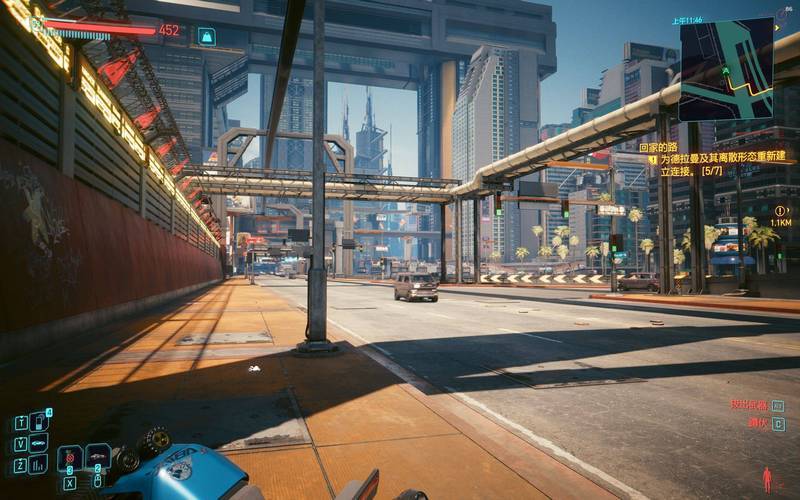Viewport: 800px width, 500px height.
Task: Choose the consumable slot showing count 2
Action: [x=98, y=458]
